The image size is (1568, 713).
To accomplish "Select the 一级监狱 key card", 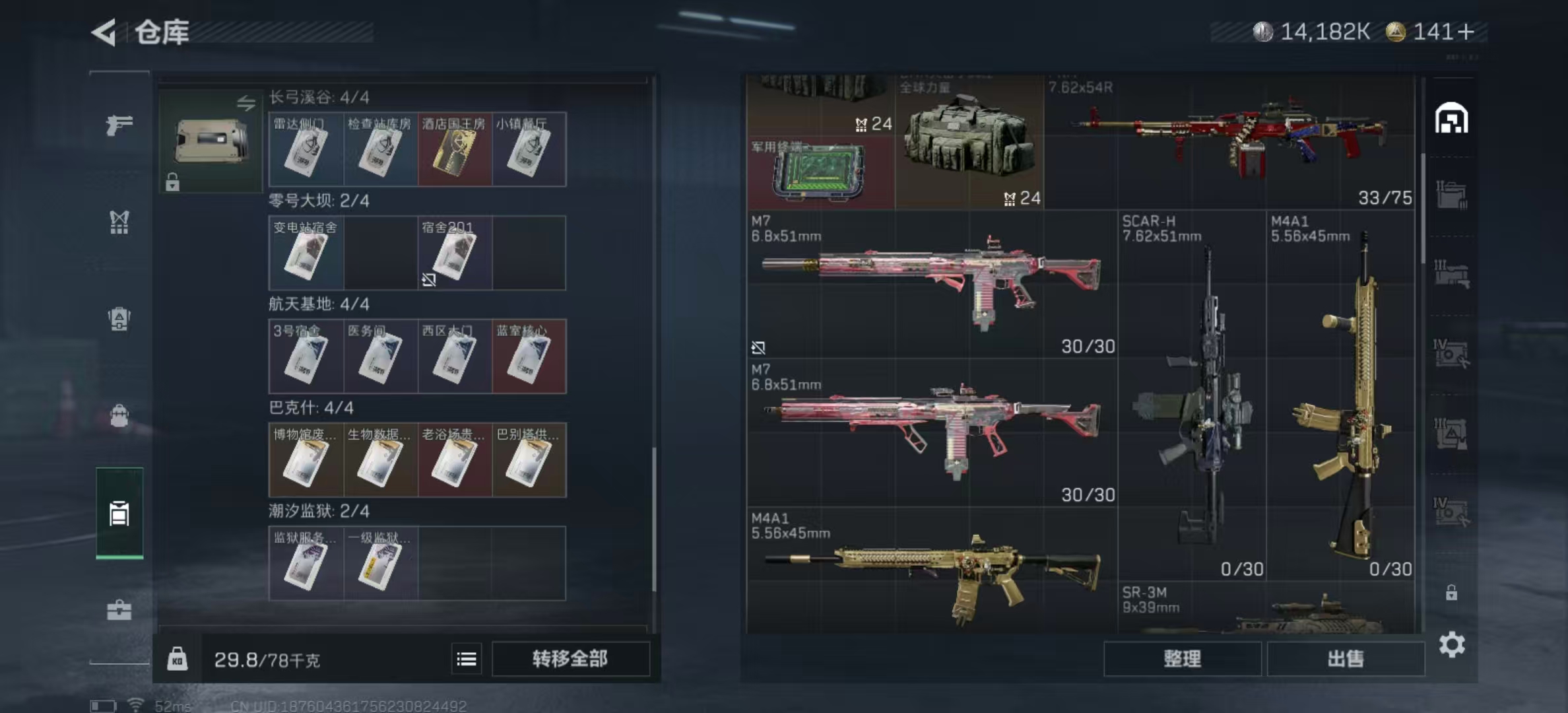I will coord(380,564).
